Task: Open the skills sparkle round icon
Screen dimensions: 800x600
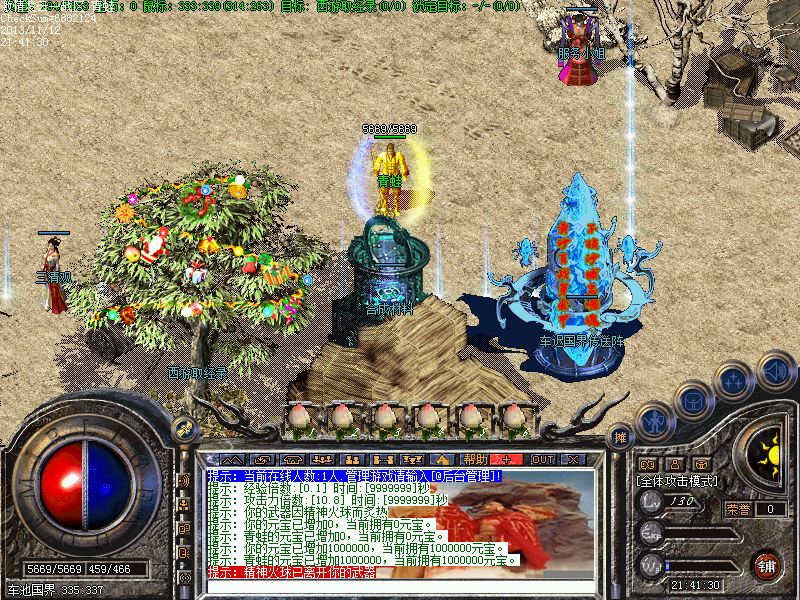Action: coord(733,380)
